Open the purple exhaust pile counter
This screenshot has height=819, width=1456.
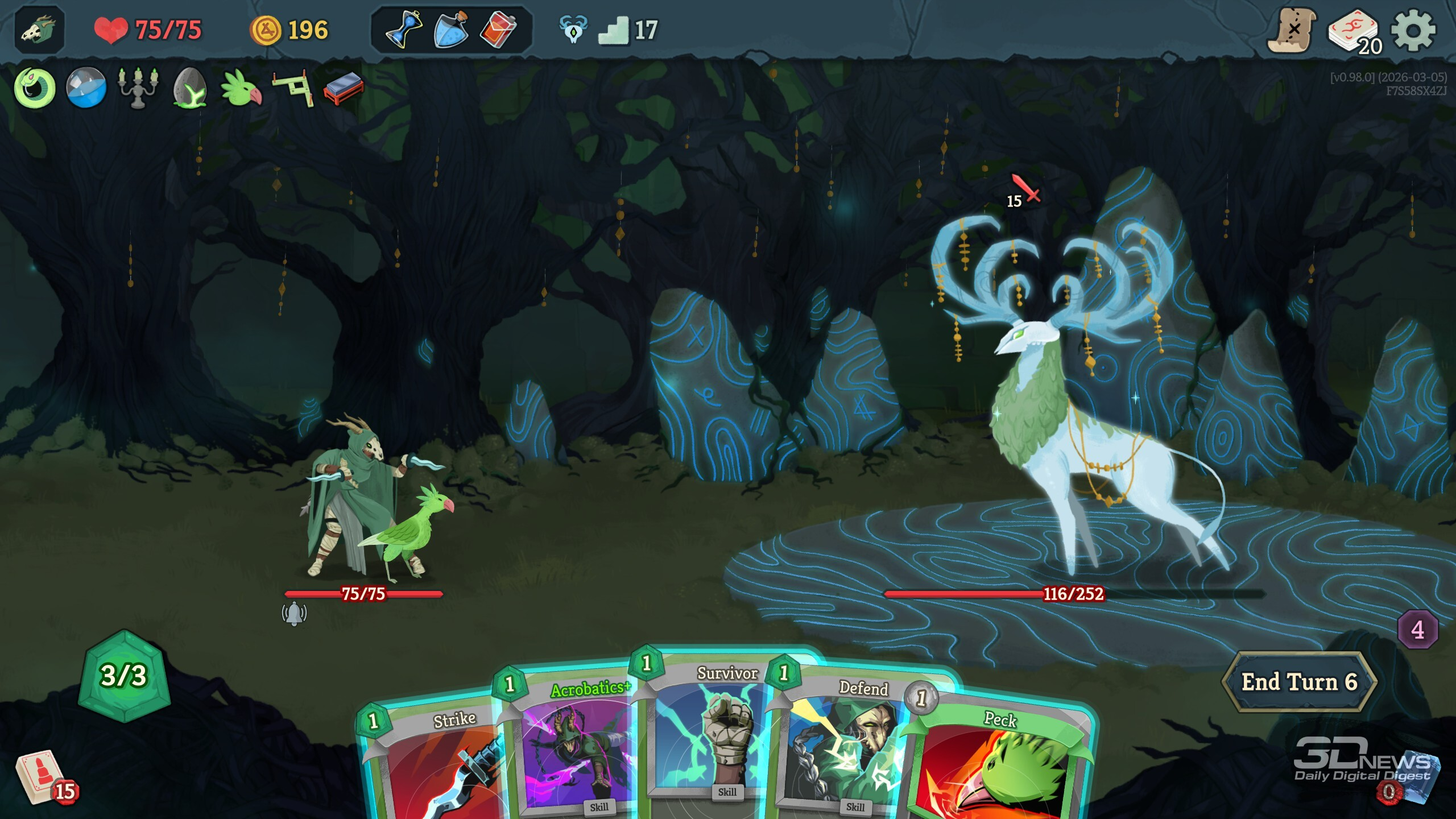1418,630
